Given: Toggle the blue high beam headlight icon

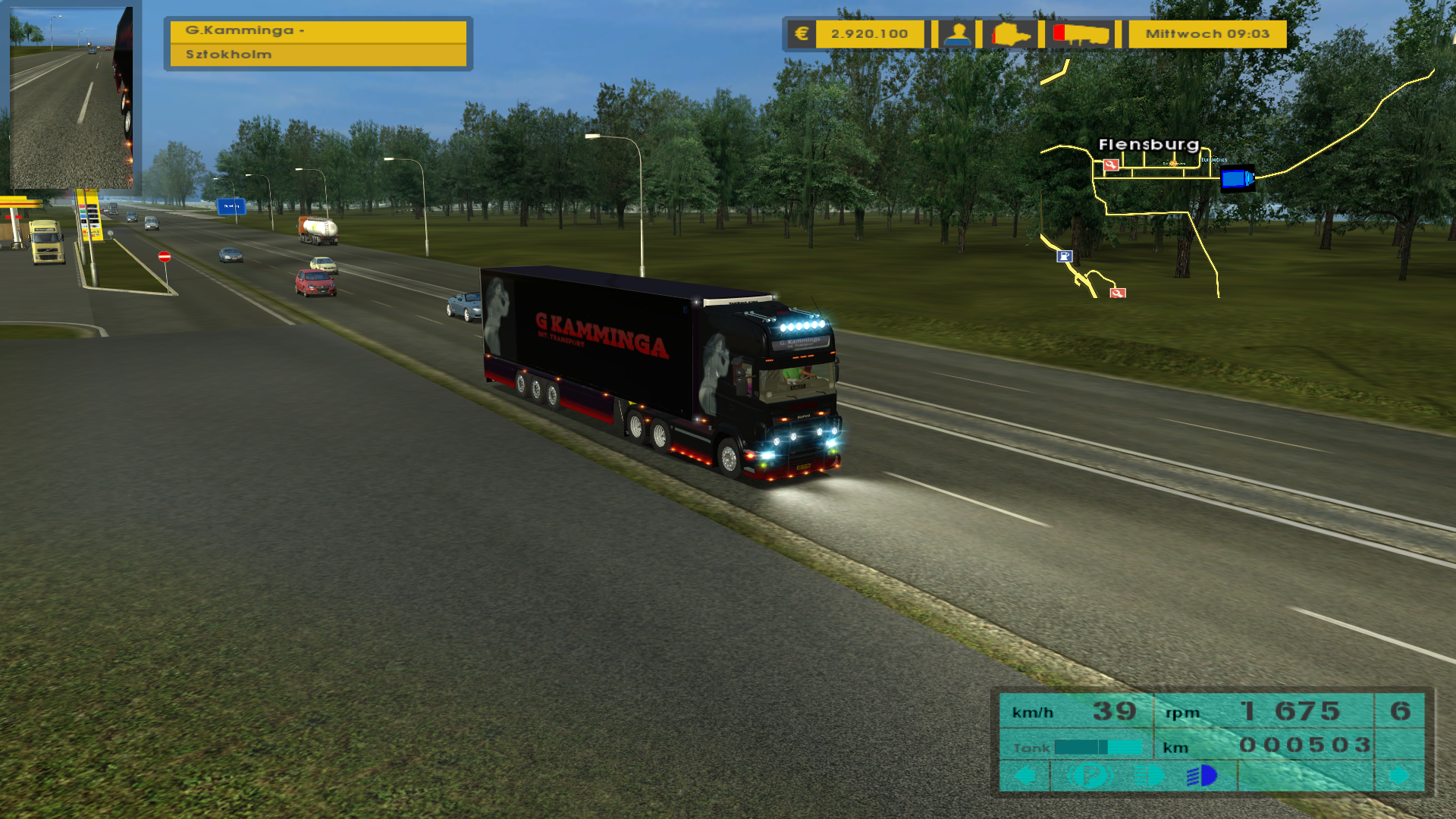Looking at the screenshot, I should [1203, 775].
